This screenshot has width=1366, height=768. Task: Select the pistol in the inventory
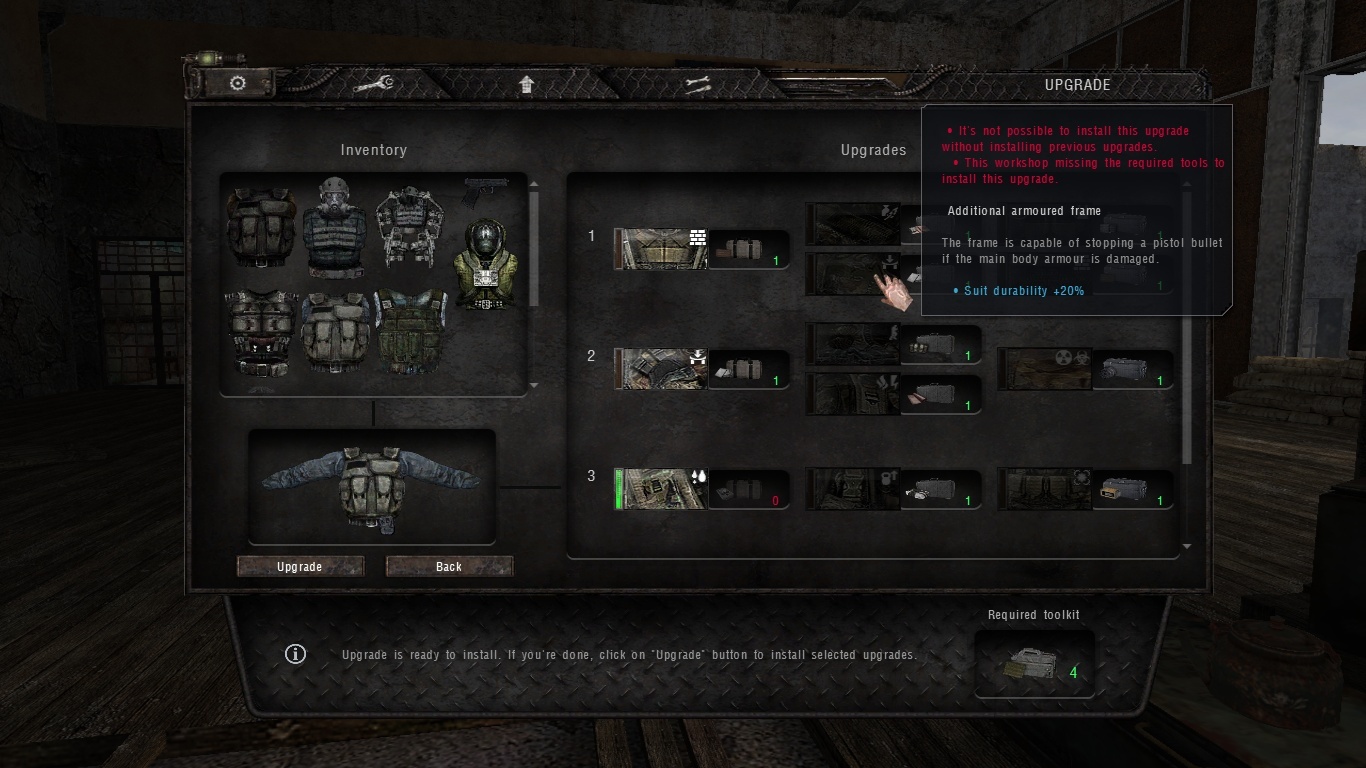point(486,190)
